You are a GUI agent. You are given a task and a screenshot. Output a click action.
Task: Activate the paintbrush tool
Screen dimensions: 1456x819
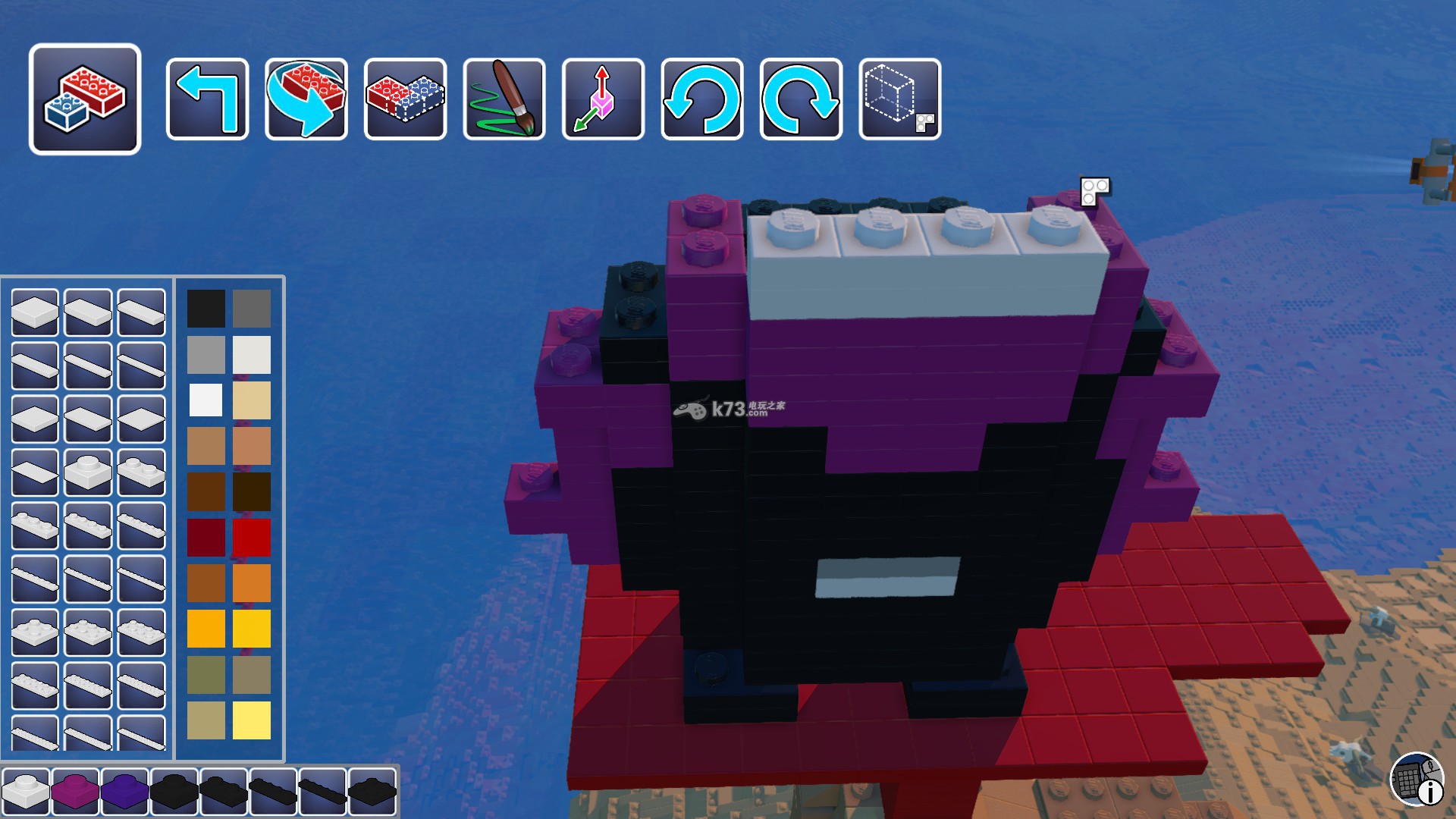(x=504, y=99)
